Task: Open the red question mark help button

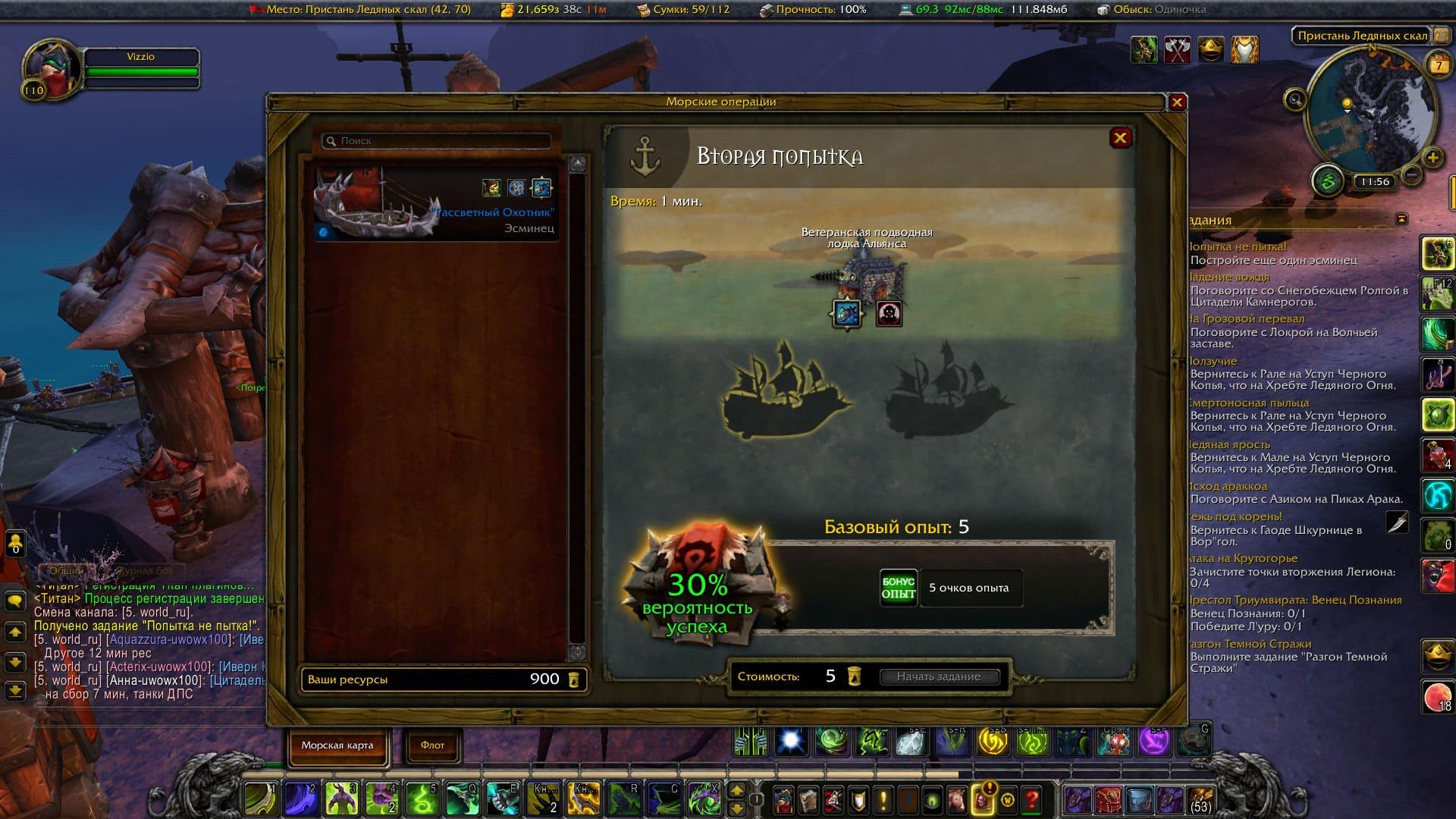Action: pos(1031,799)
